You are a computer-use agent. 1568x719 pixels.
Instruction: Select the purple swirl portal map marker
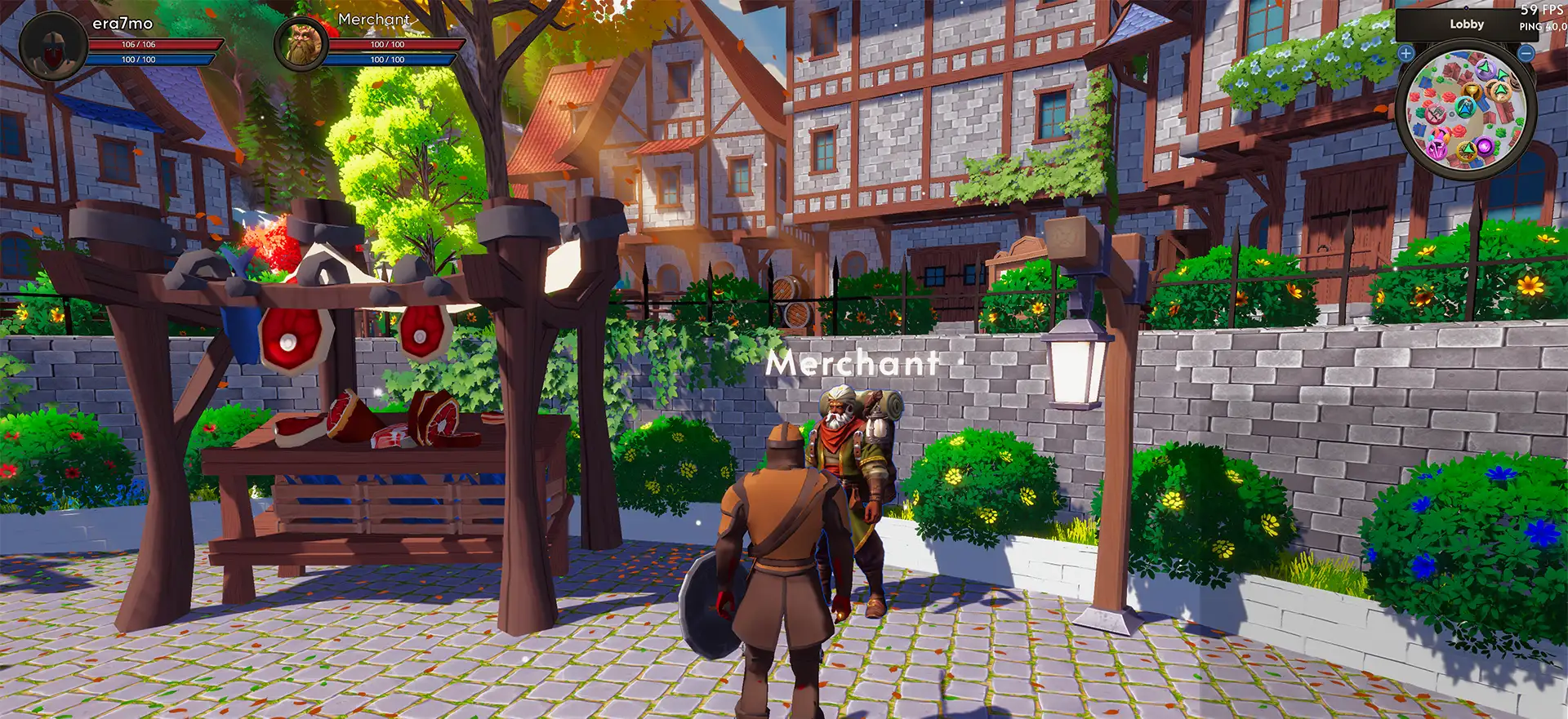point(1484,146)
